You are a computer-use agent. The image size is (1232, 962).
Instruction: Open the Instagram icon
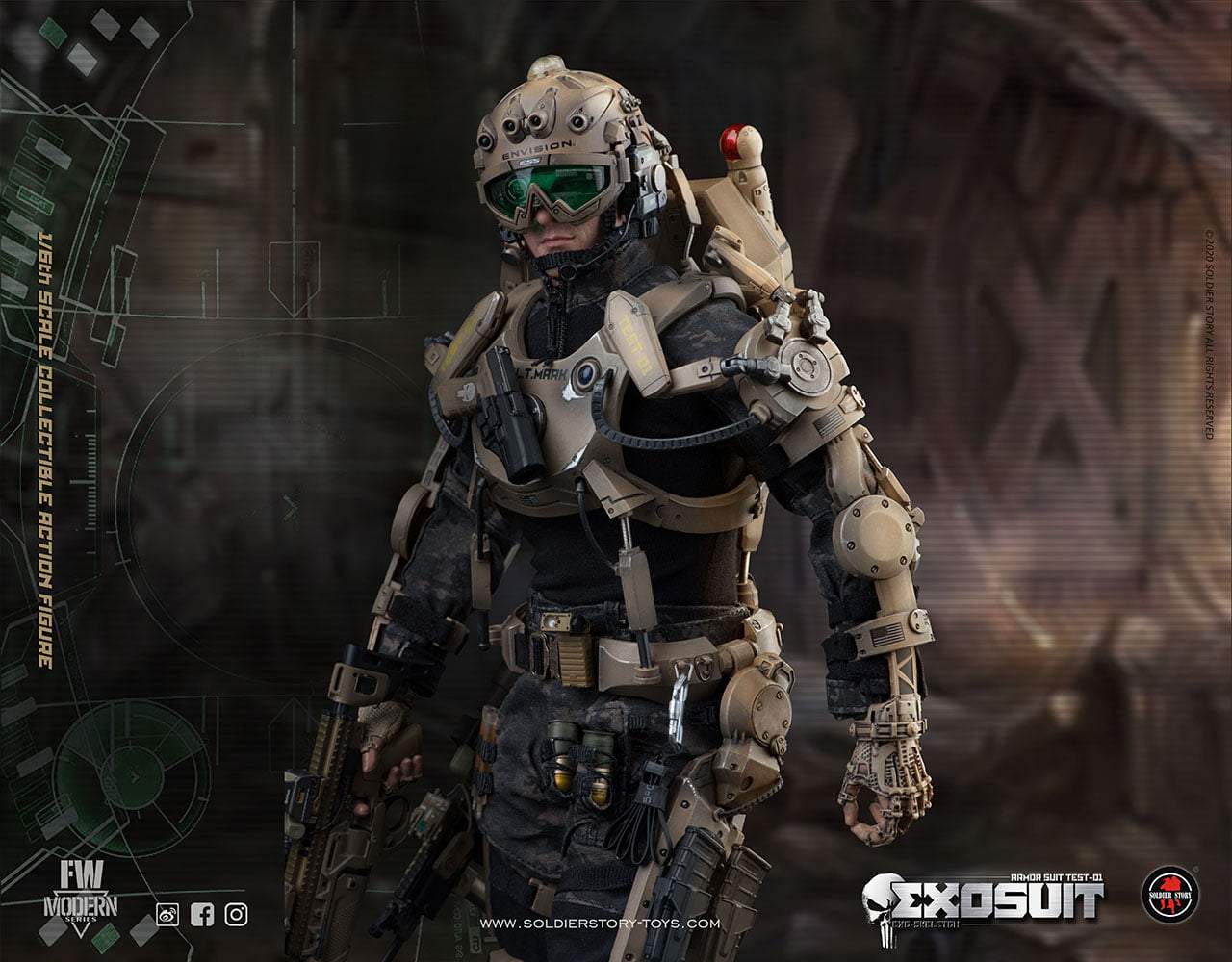click(236, 914)
